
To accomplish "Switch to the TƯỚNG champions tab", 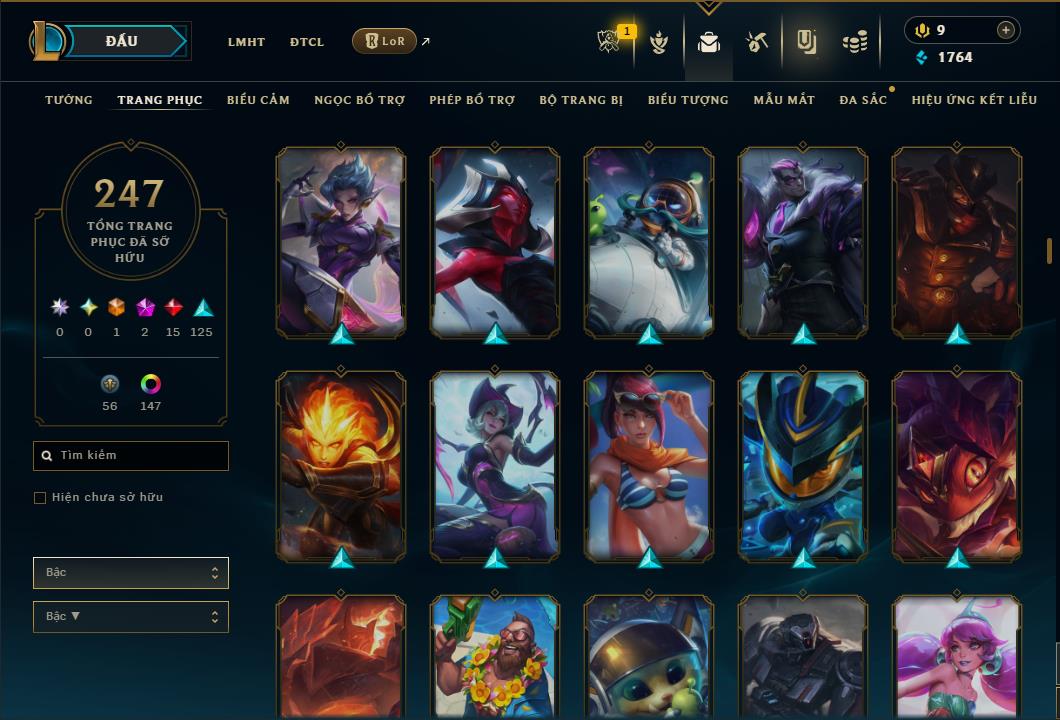I will (69, 100).
